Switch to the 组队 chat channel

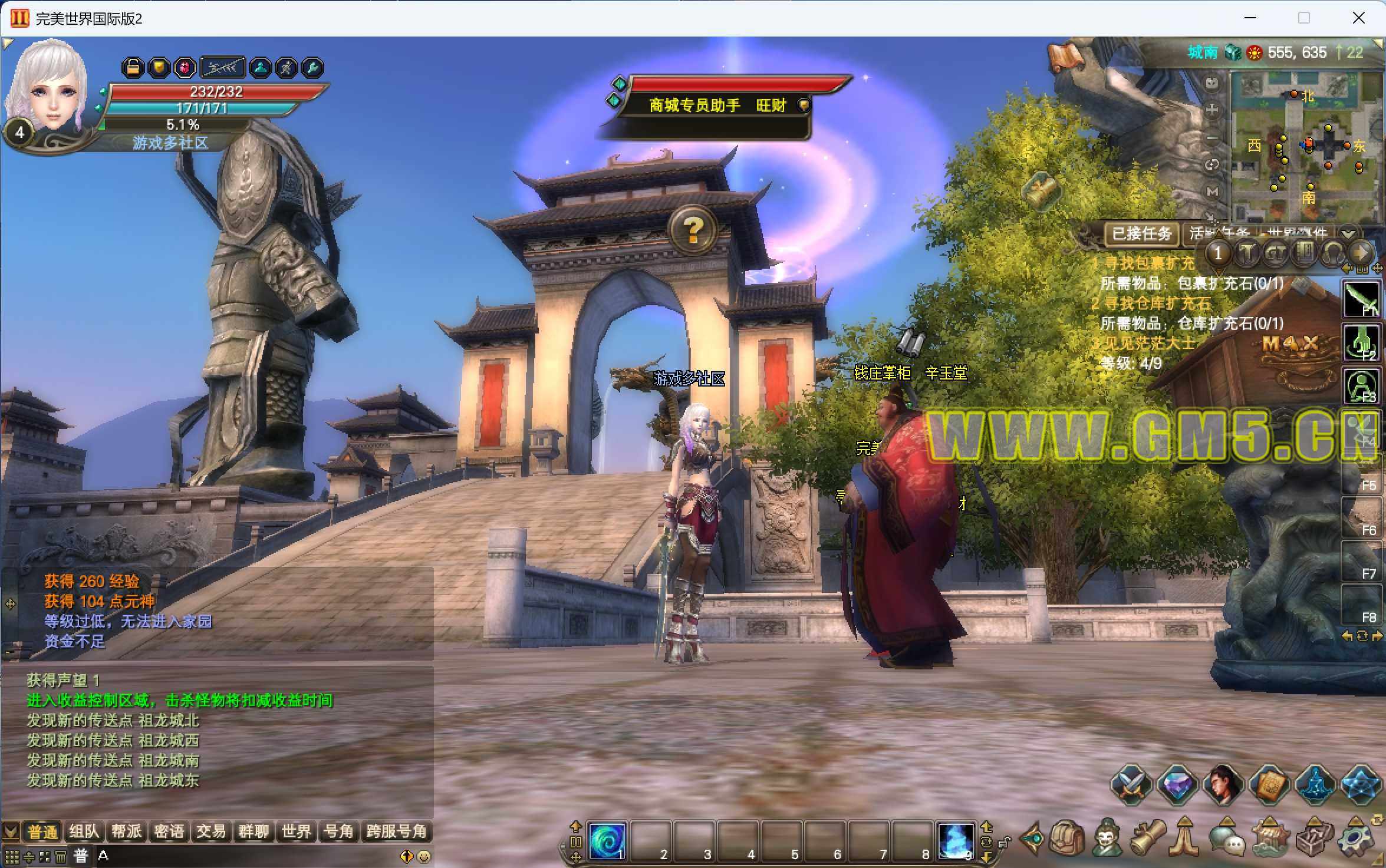pyautogui.click(x=84, y=831)
